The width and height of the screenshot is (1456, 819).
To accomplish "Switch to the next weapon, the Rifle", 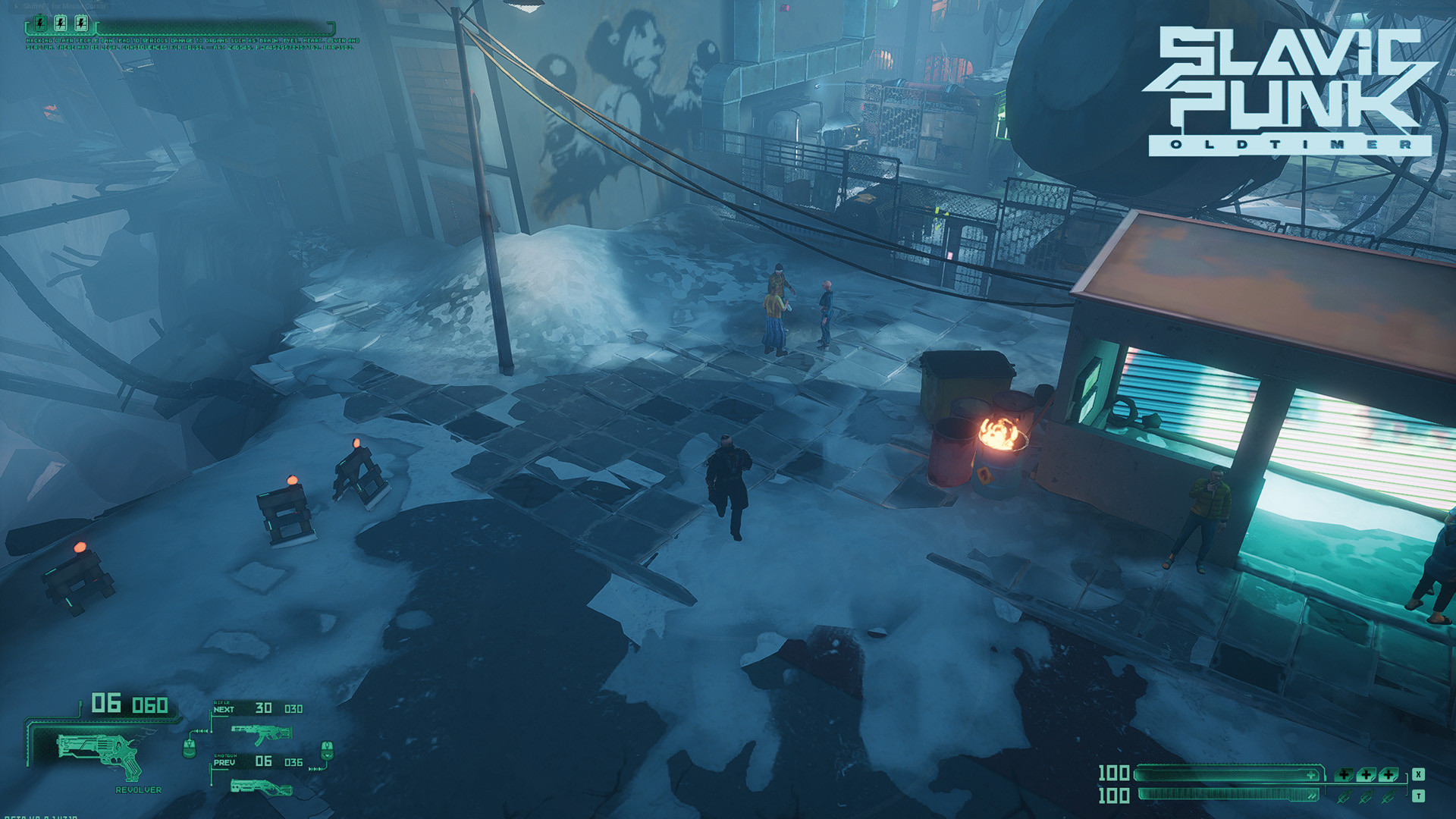I will [x=260, y=733].
